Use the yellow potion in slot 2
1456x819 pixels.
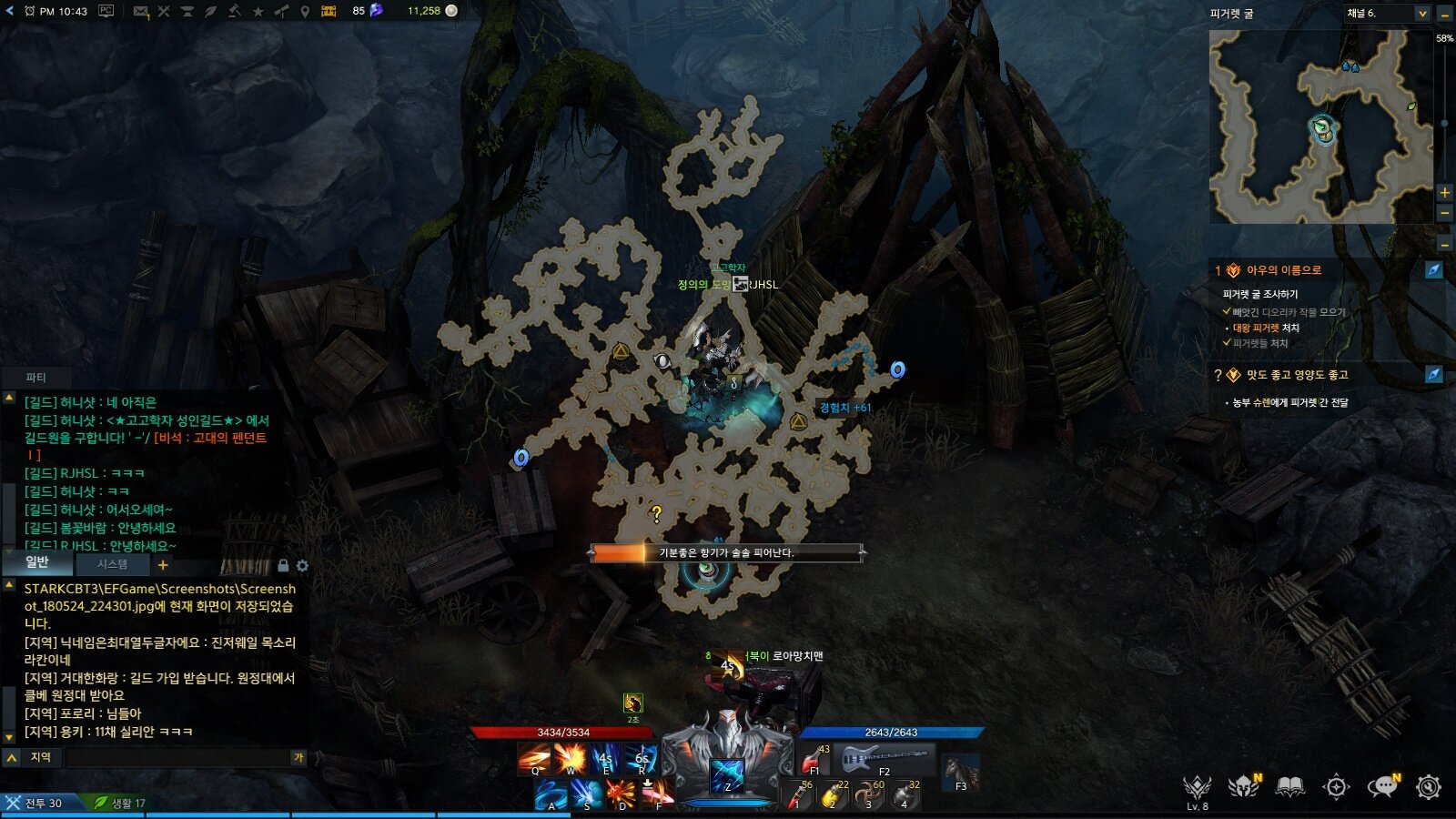click(x=833, y=795)
